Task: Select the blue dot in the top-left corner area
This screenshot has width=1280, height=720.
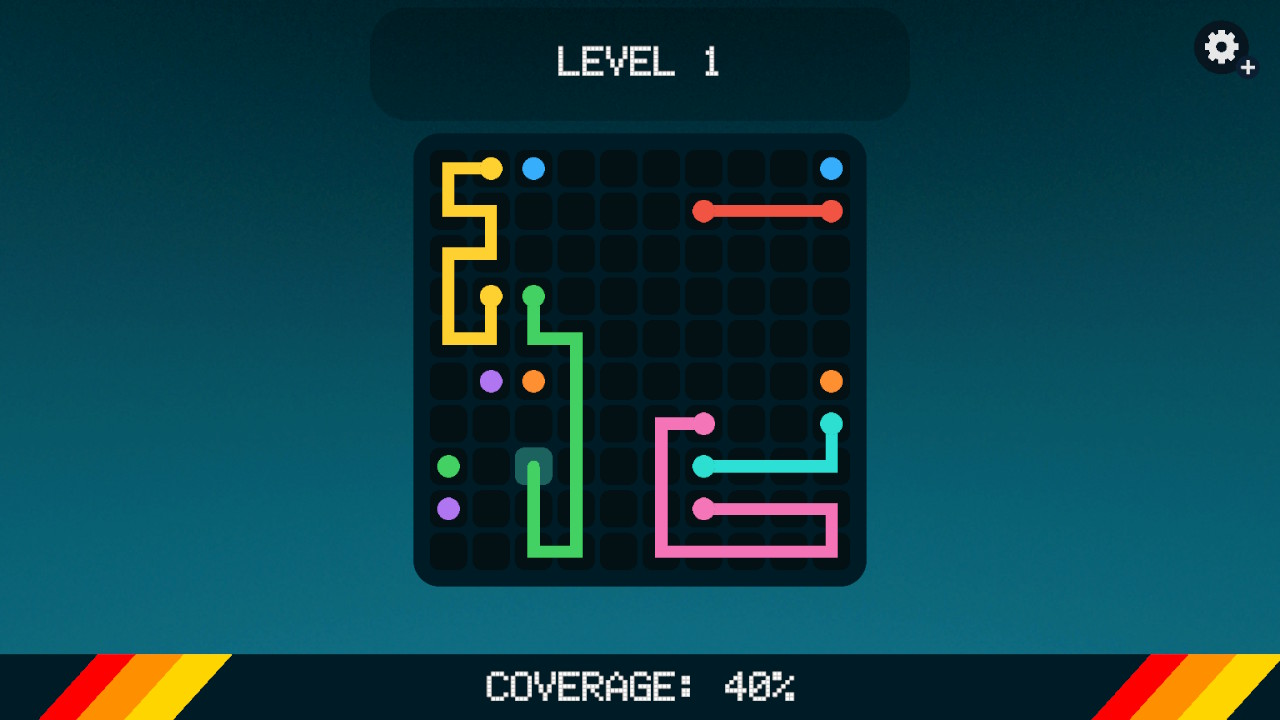Action: click(x=532, y=169)
